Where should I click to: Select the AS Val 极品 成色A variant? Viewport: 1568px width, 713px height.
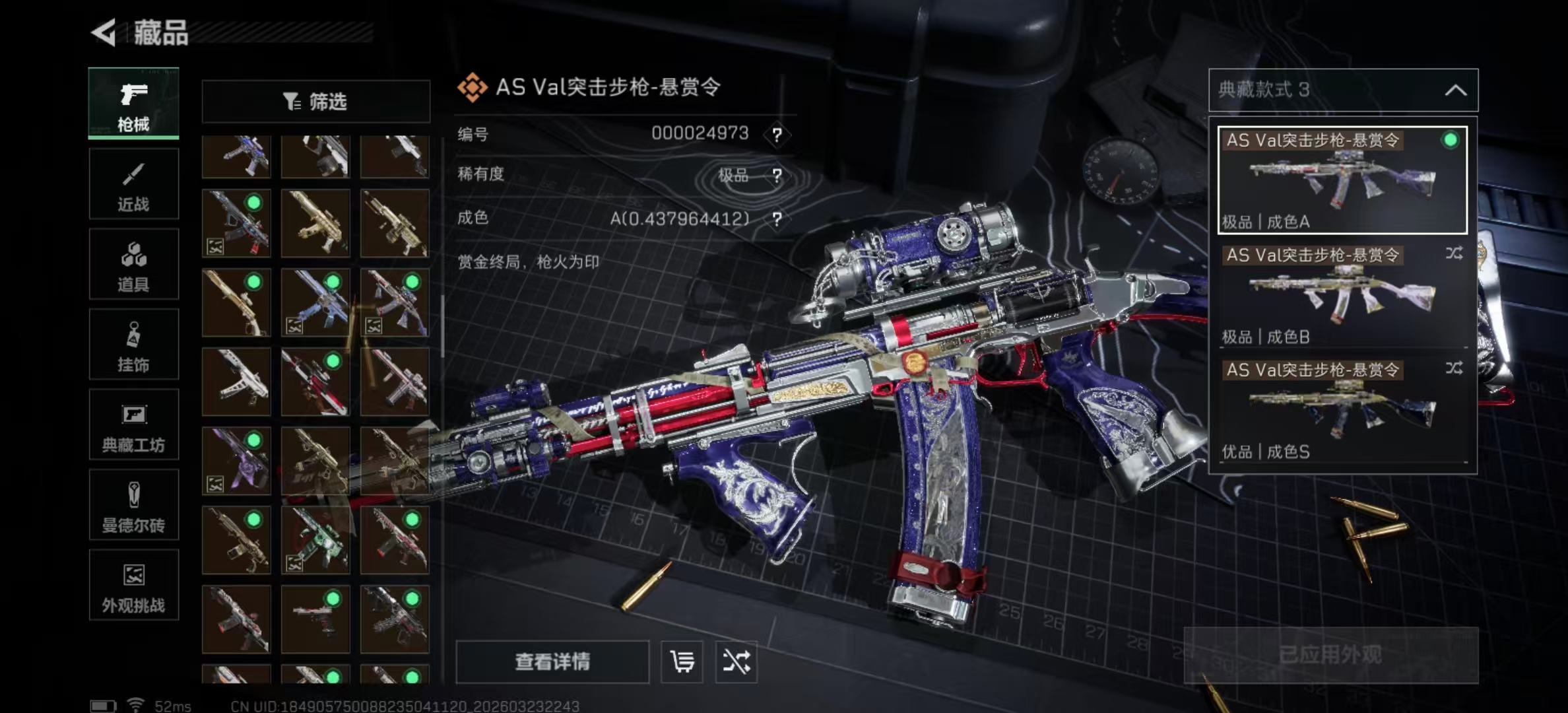[x=1342, y=180]
